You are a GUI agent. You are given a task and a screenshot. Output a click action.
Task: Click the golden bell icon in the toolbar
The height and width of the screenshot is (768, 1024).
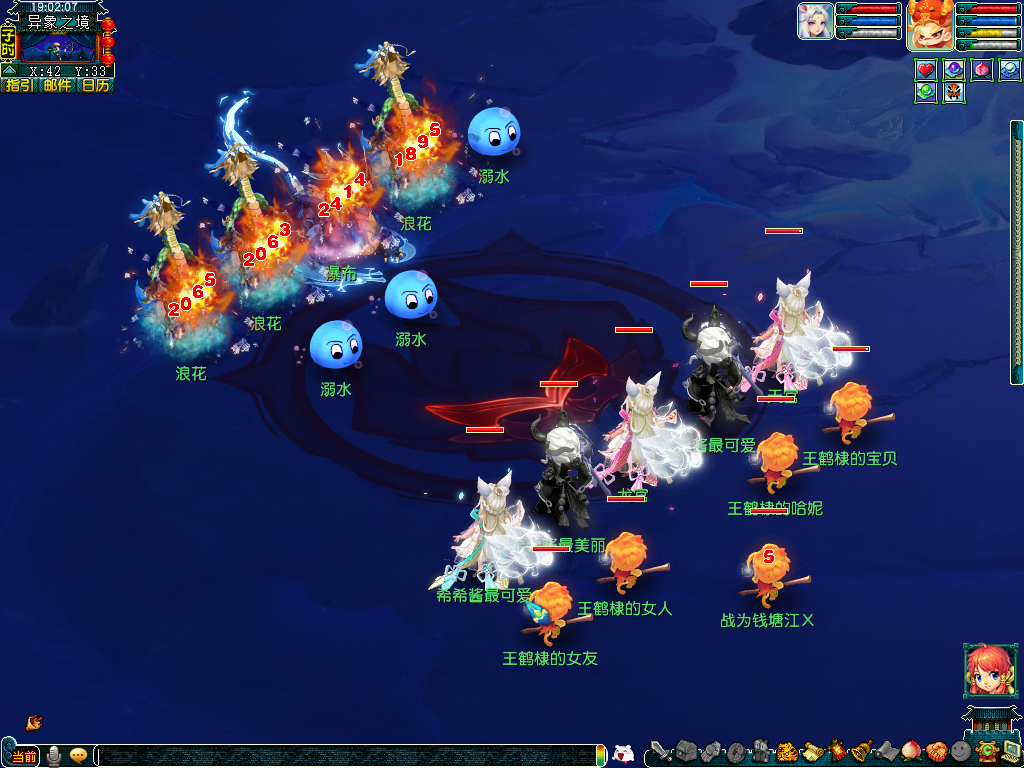[860, 751]
